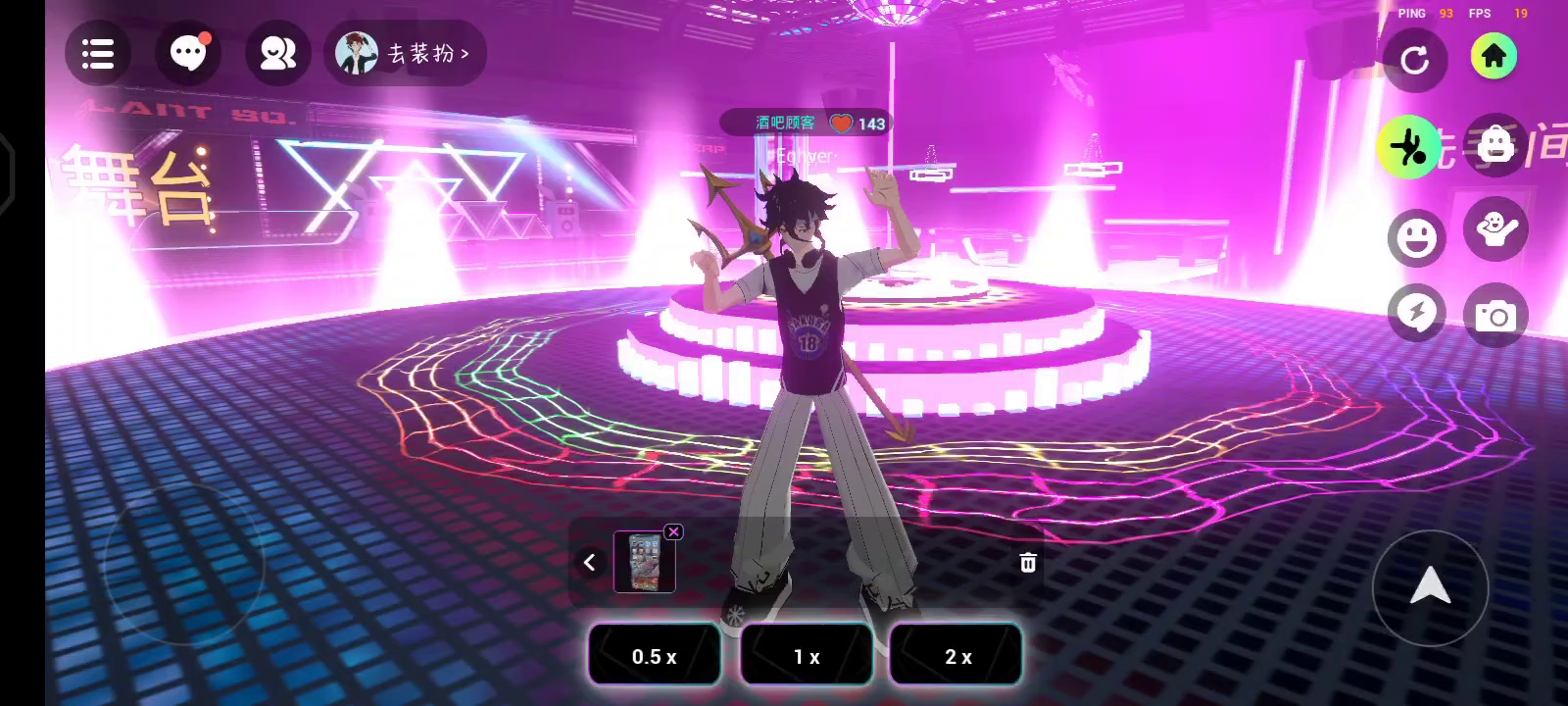Delete using the trash can icon
The width and height of the screenshot is (1568, 706).
click(1027, 562)
